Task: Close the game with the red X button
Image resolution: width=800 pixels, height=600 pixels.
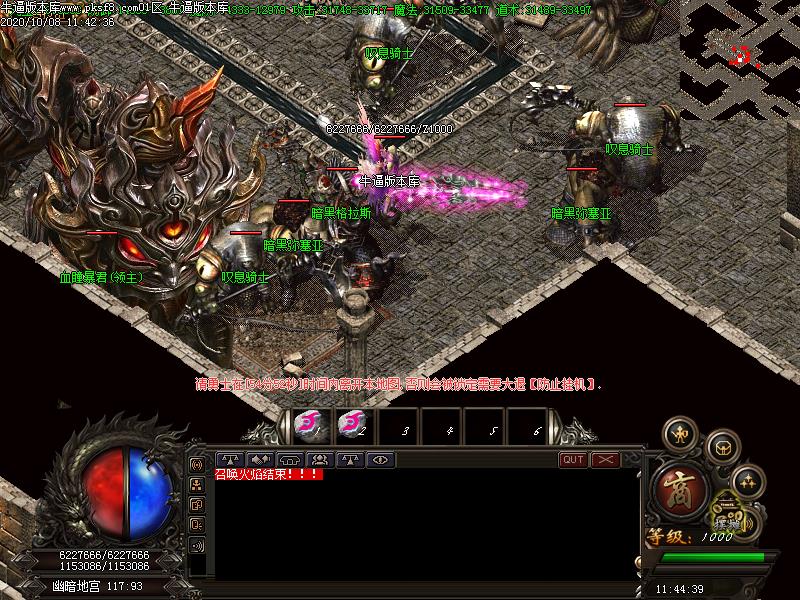Action: tap(605, 460)
